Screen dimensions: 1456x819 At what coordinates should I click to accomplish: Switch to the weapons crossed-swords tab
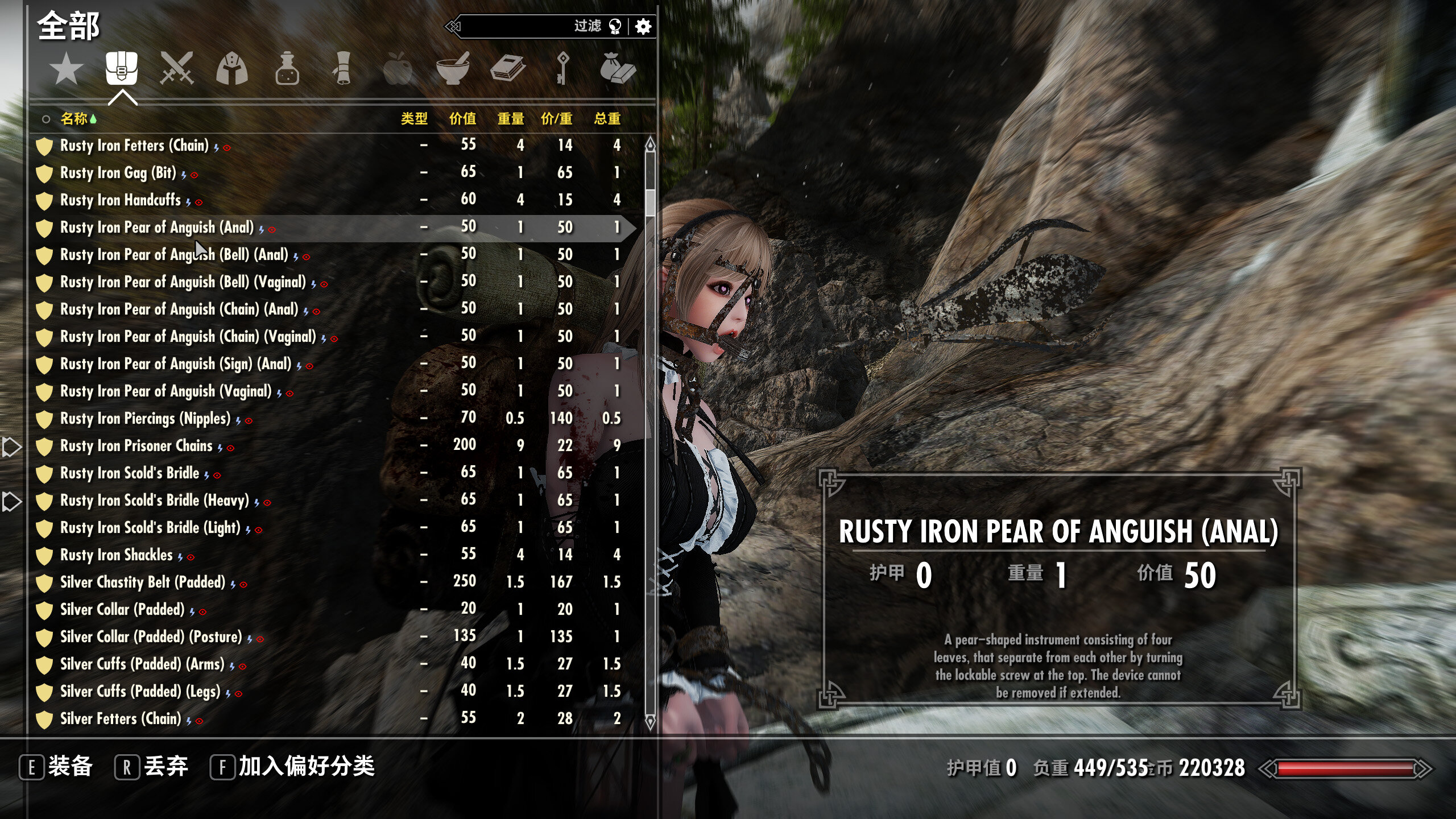pos(176,69)
